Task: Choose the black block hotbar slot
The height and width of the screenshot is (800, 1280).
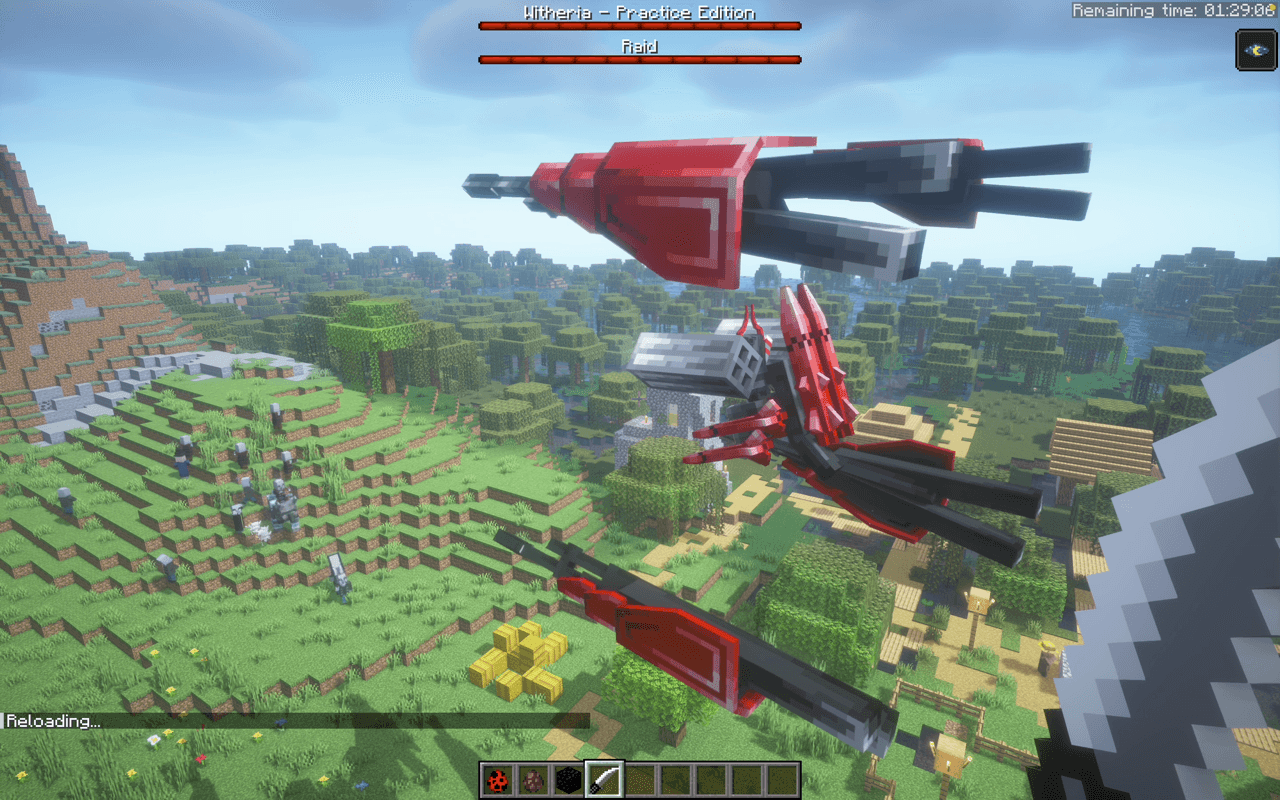Action: [569, 780]
